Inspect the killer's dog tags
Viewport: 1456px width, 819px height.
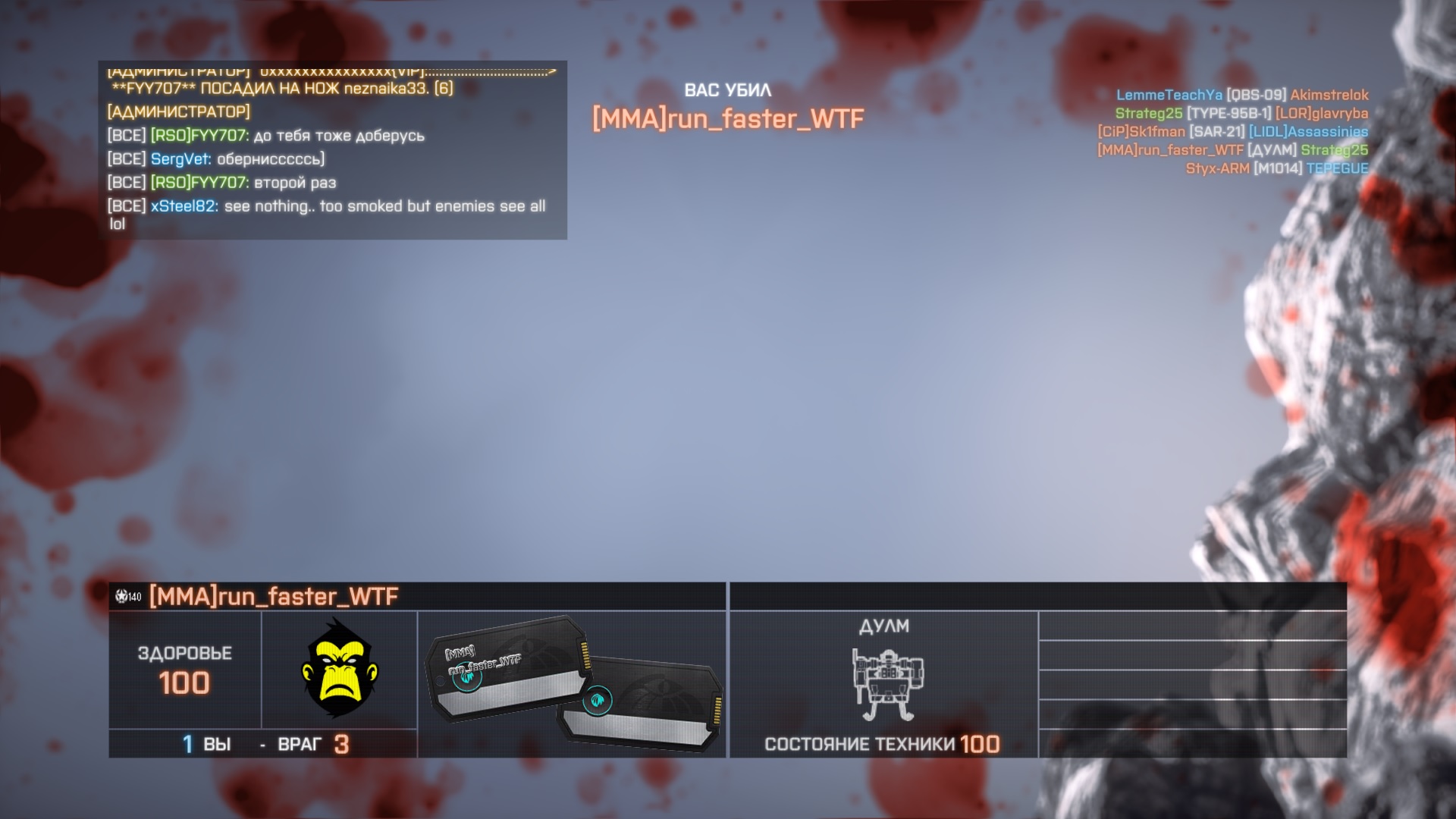pos(573,682)
